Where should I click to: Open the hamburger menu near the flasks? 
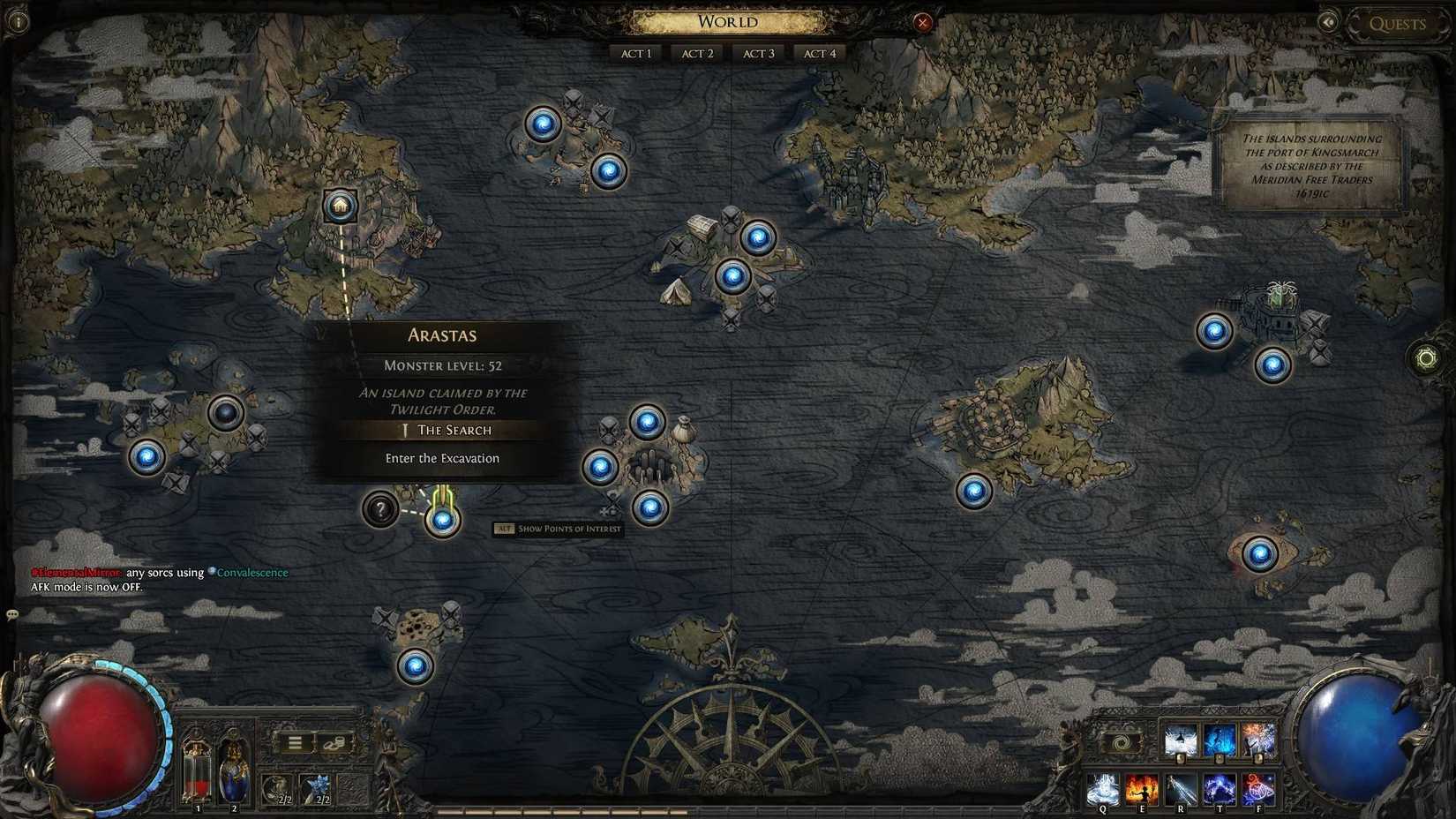295,741
